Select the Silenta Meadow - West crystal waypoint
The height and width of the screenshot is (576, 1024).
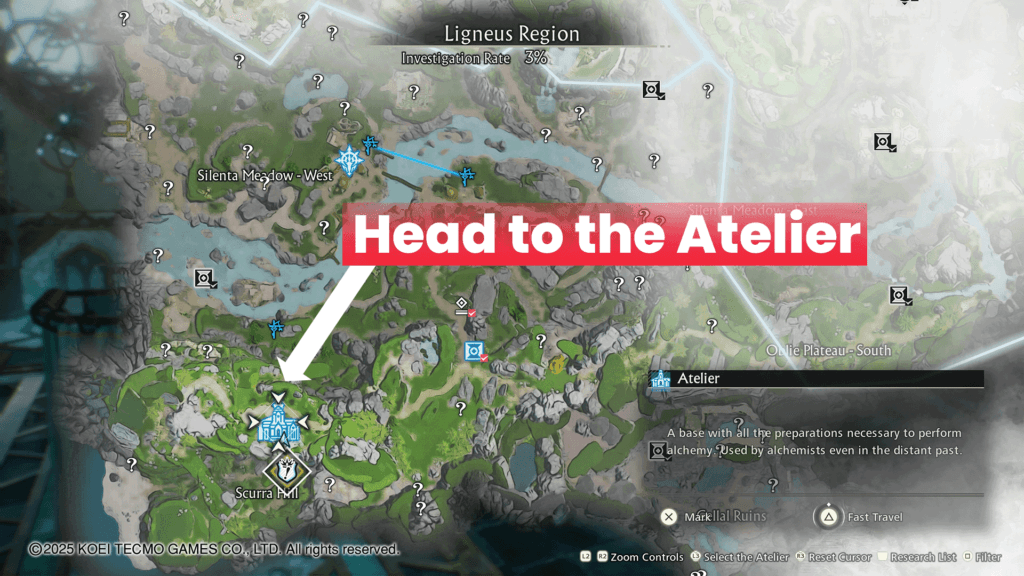click(x=349, y=159)
